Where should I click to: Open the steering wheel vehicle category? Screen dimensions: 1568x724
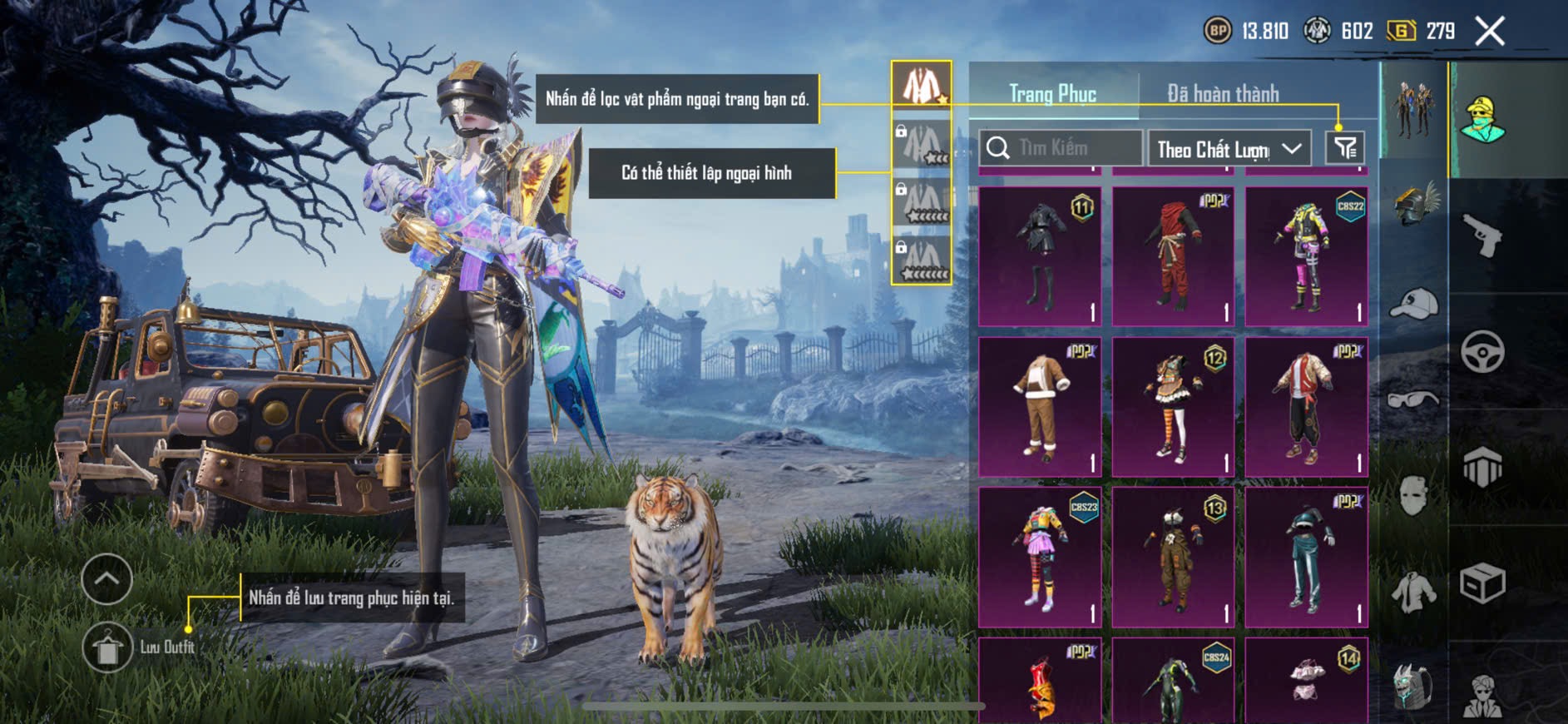(1483, 351)
